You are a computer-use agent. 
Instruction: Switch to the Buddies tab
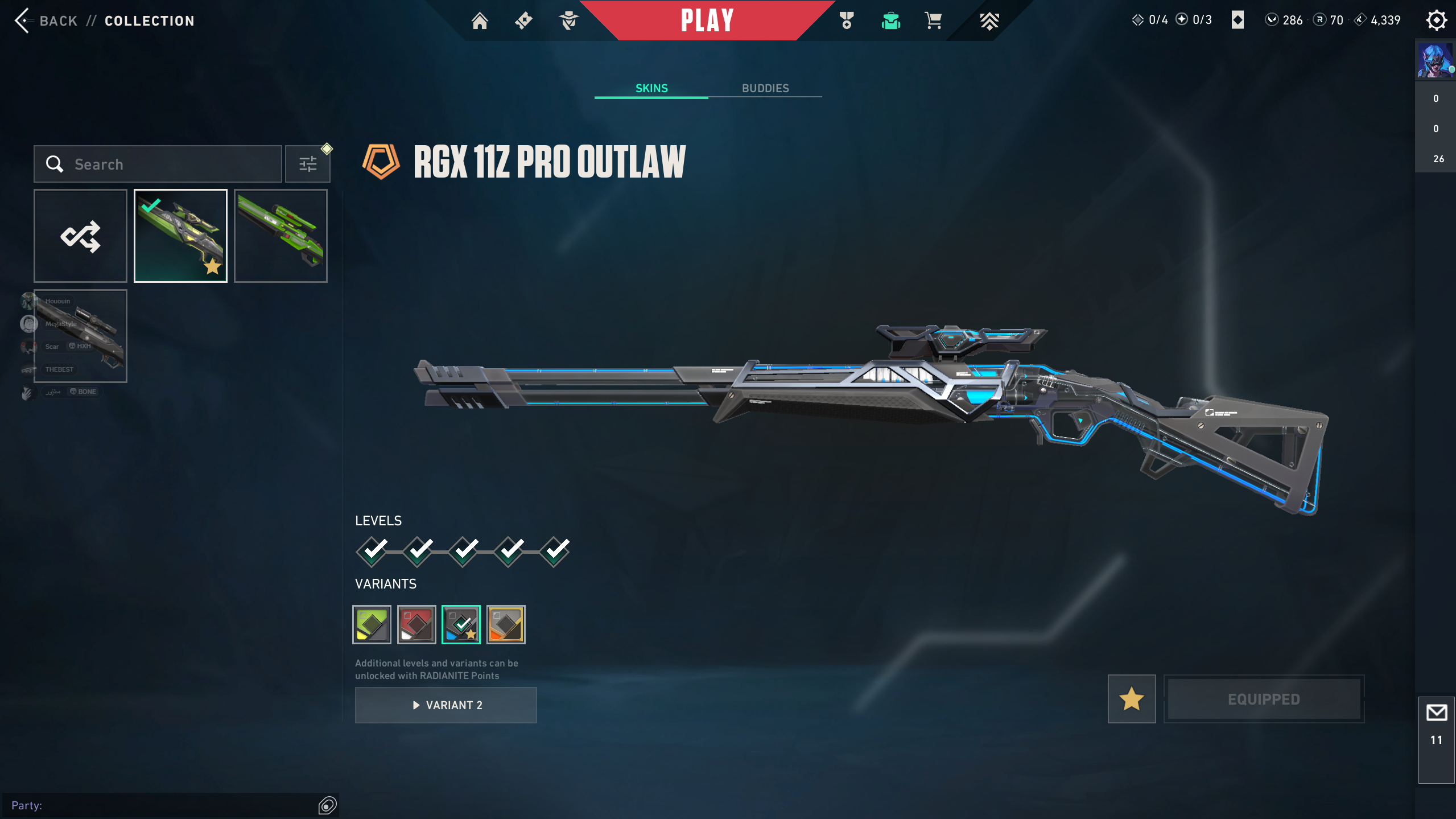[x=765, y=88]
